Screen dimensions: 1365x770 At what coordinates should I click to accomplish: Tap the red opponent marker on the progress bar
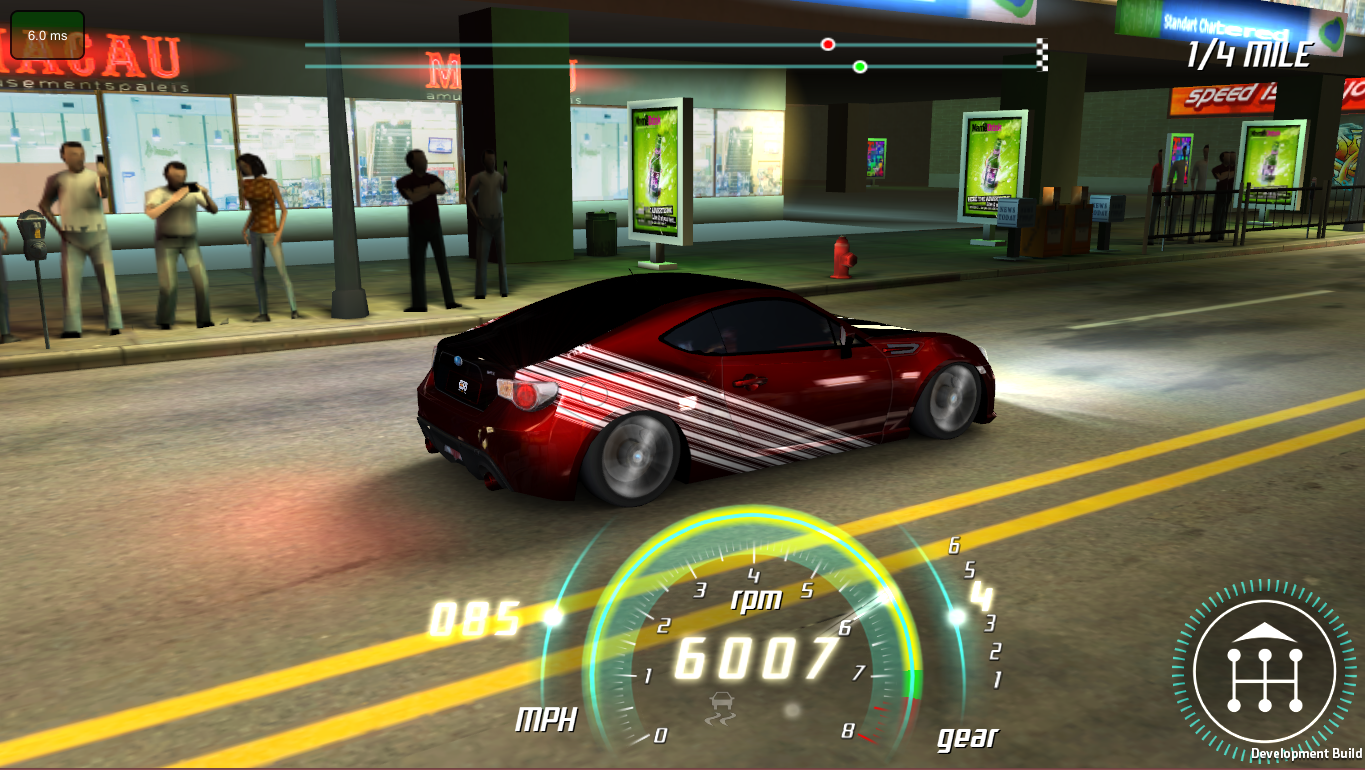tap(827, 44)
